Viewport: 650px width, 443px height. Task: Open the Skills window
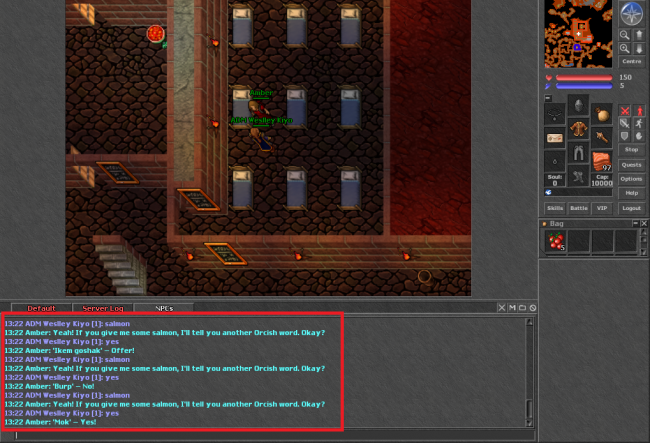(555, 208)
